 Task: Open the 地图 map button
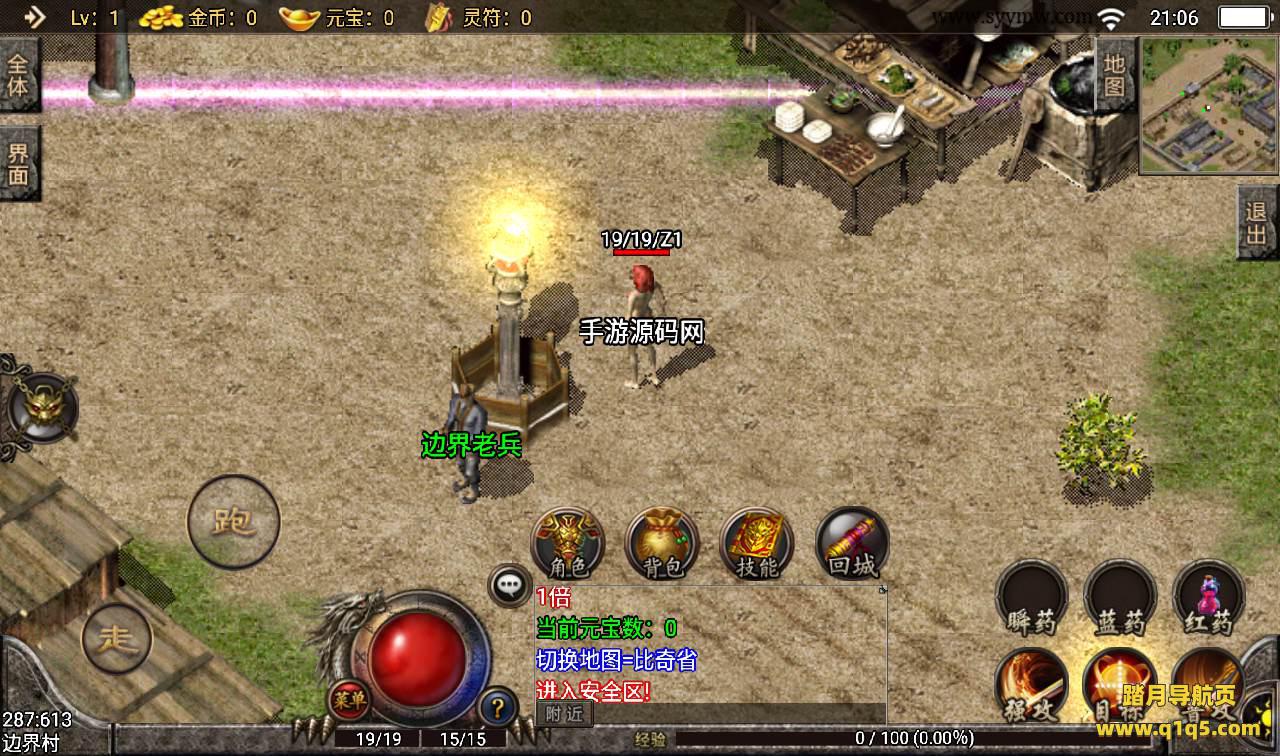click(1115, 75)
